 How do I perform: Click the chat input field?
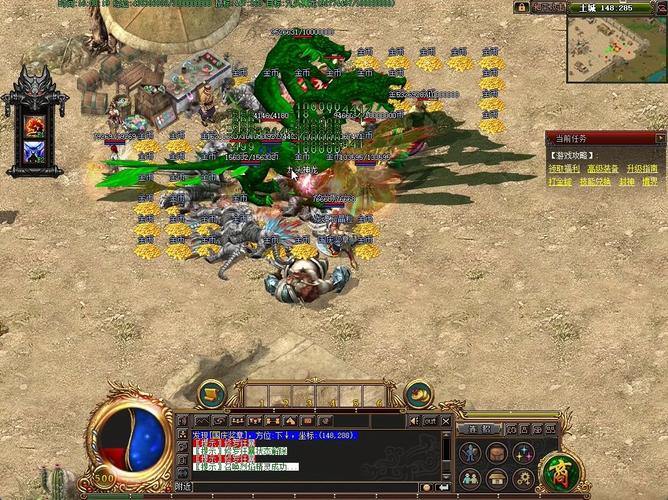[300, 487]
